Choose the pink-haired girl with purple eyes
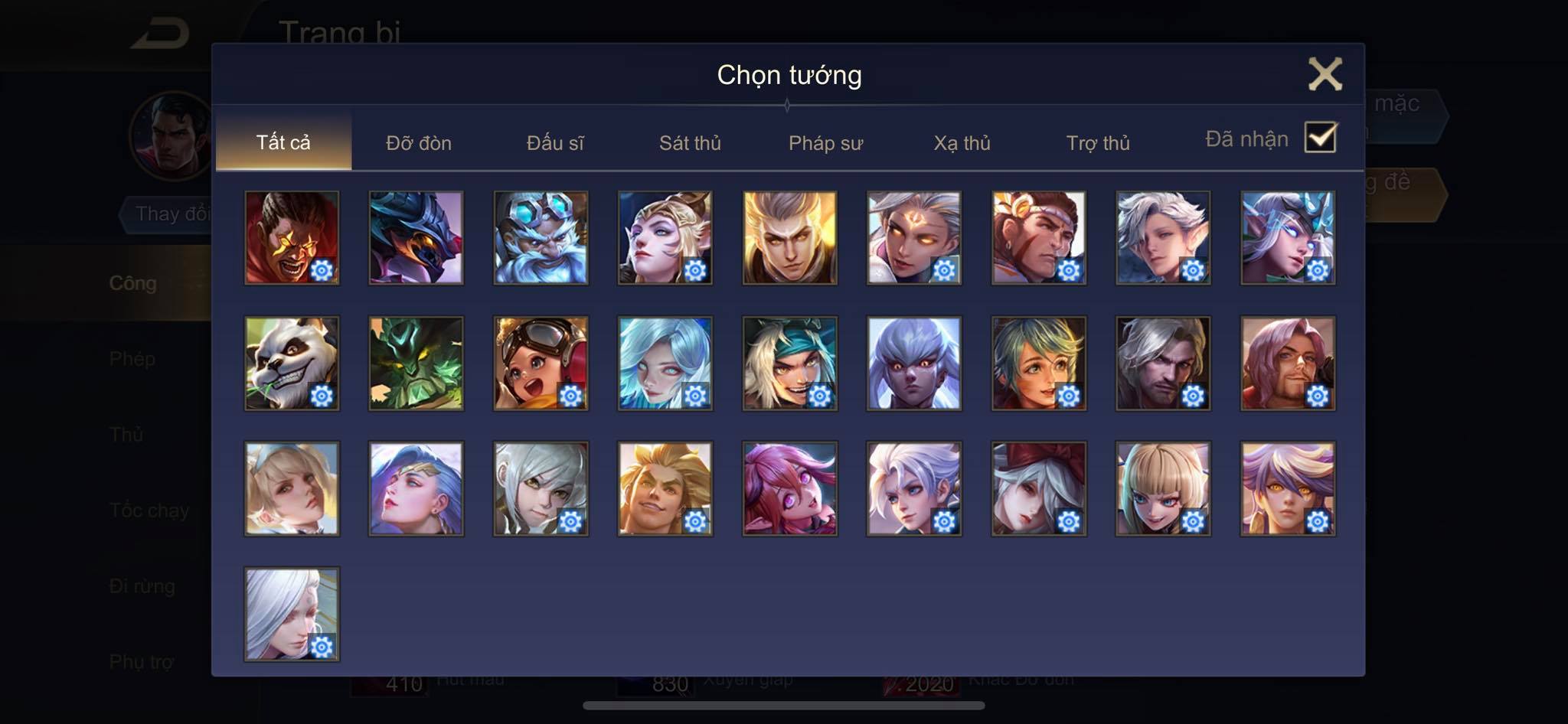The image size is (1568, 724). (x=789, y=488)
